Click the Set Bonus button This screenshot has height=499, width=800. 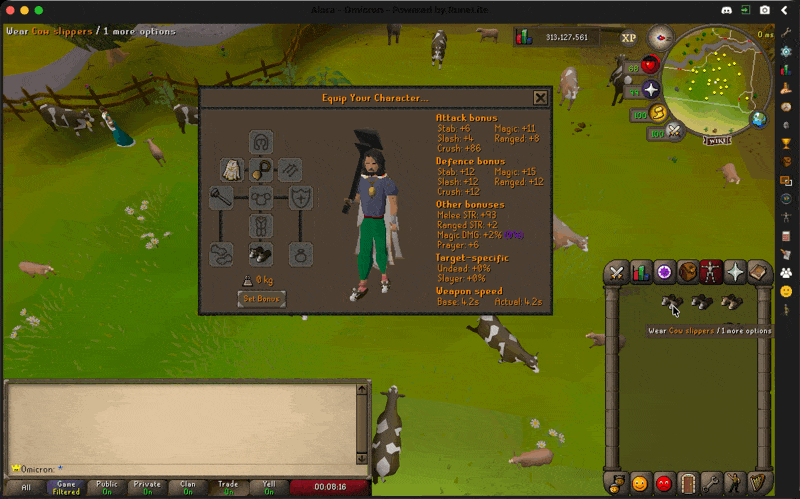[x=262, y=298]
